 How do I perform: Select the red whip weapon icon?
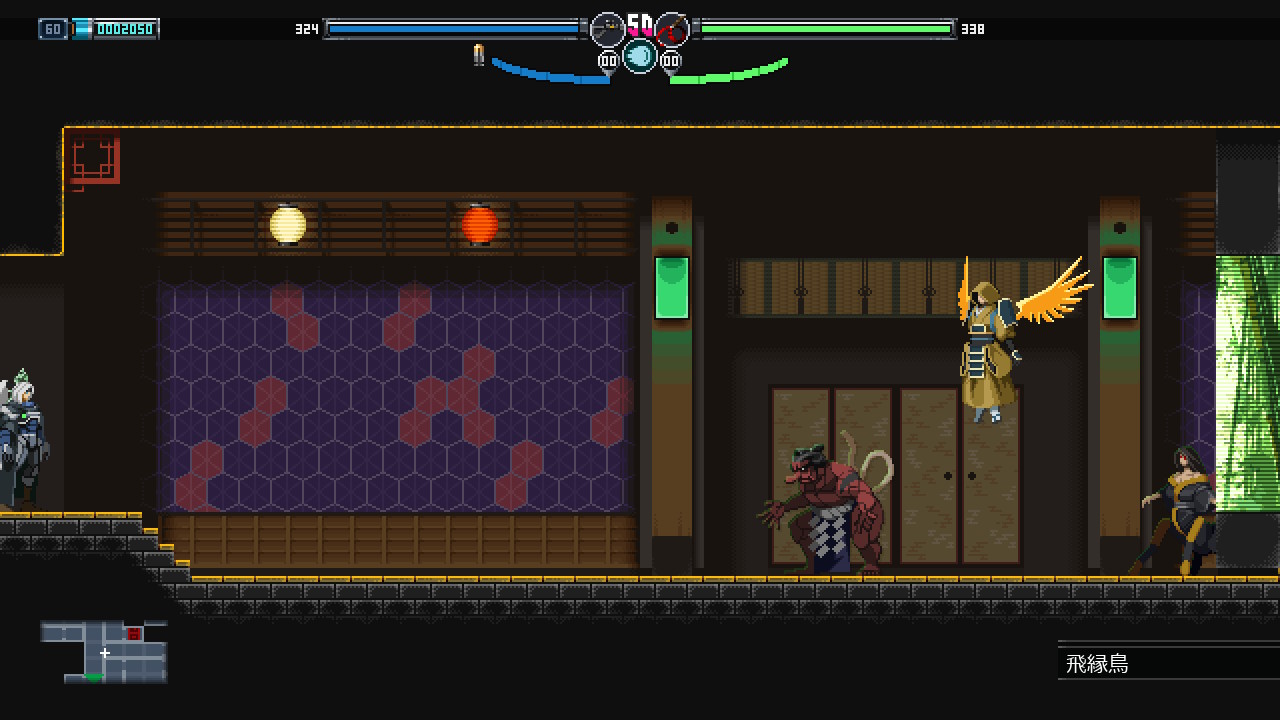pos(673,29)
